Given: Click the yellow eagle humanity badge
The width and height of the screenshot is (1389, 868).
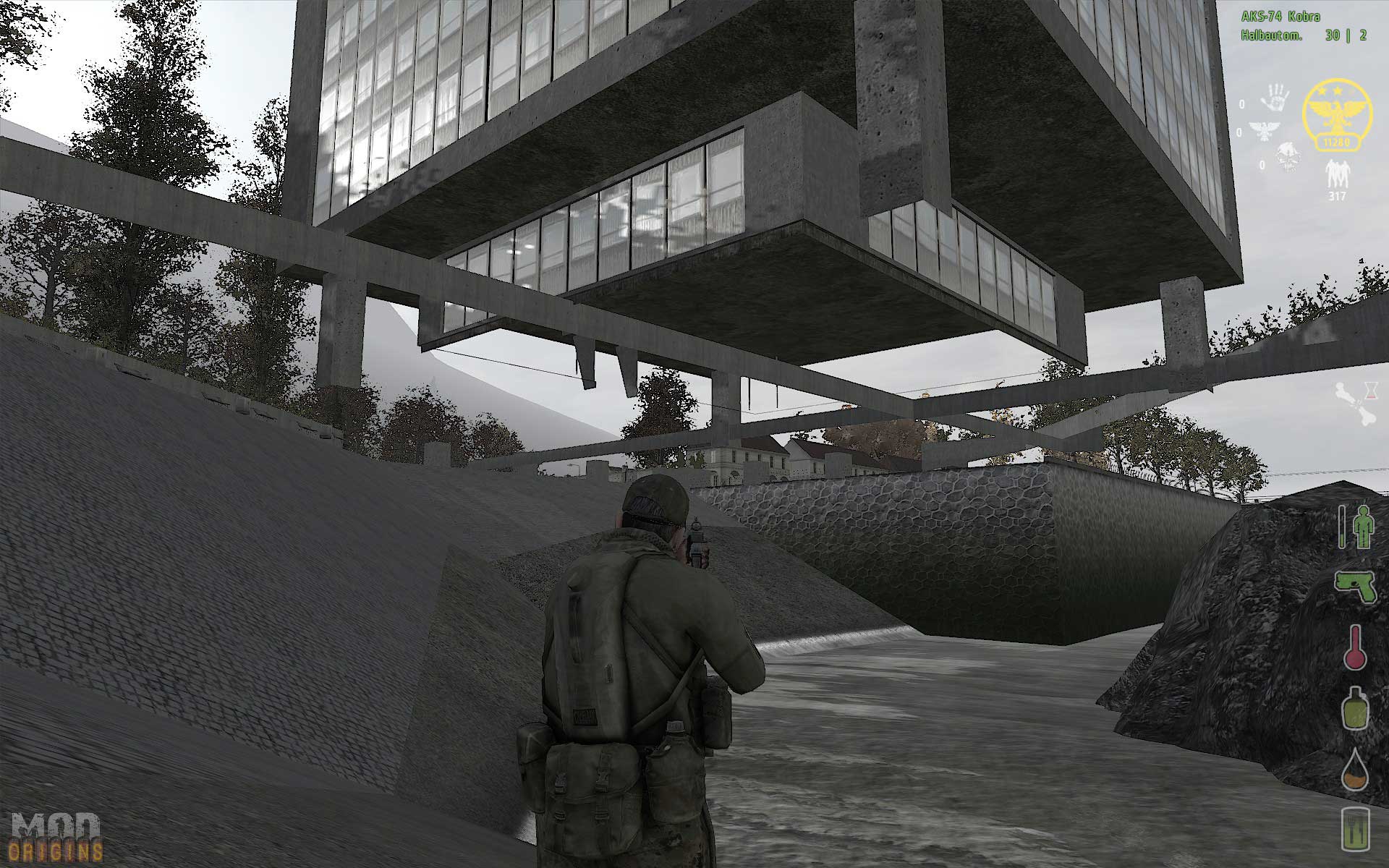Looking at the screenshot, I should pos(1336,116).
